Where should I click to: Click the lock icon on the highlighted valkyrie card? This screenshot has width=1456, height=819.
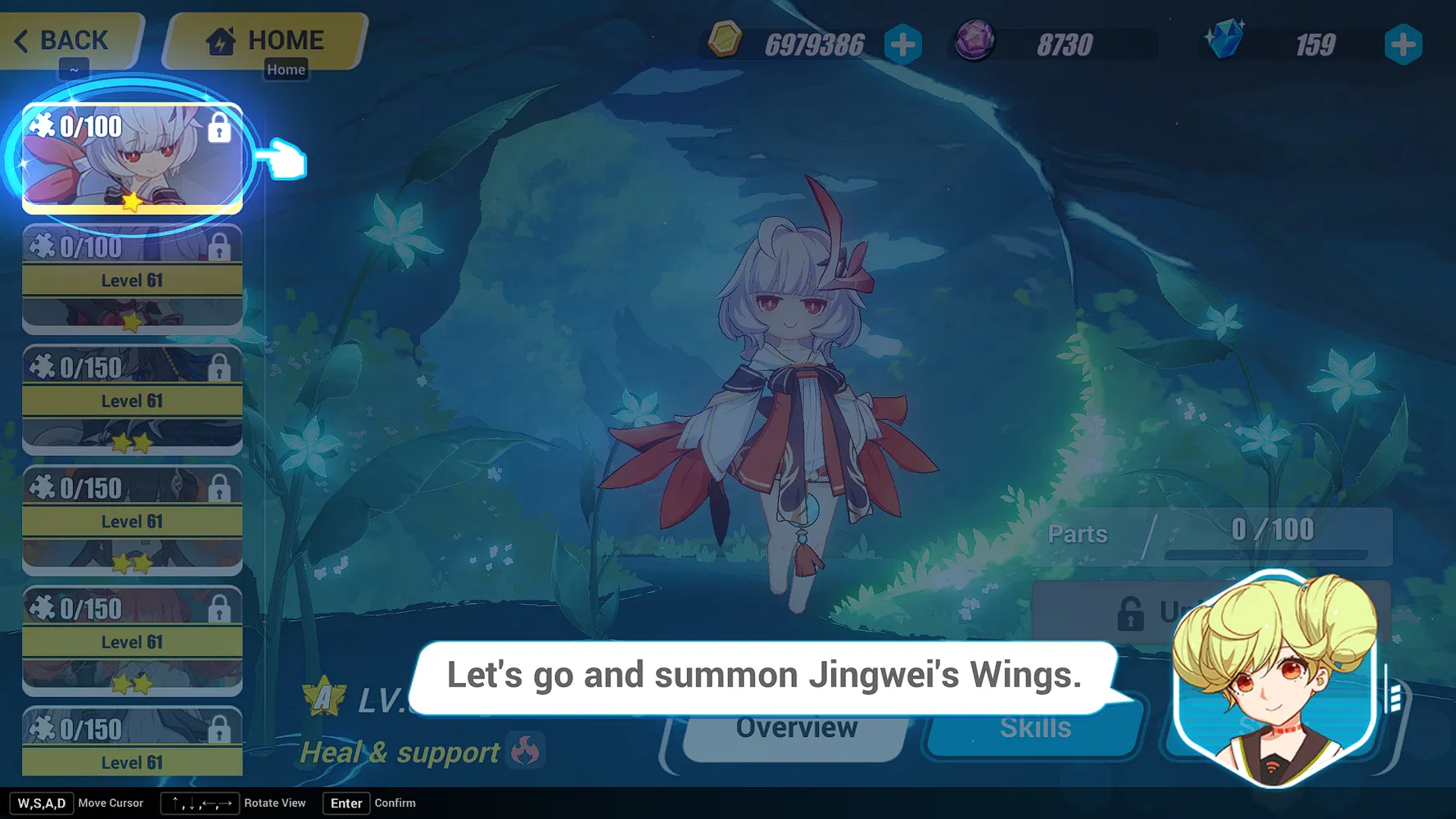(218, 129)
